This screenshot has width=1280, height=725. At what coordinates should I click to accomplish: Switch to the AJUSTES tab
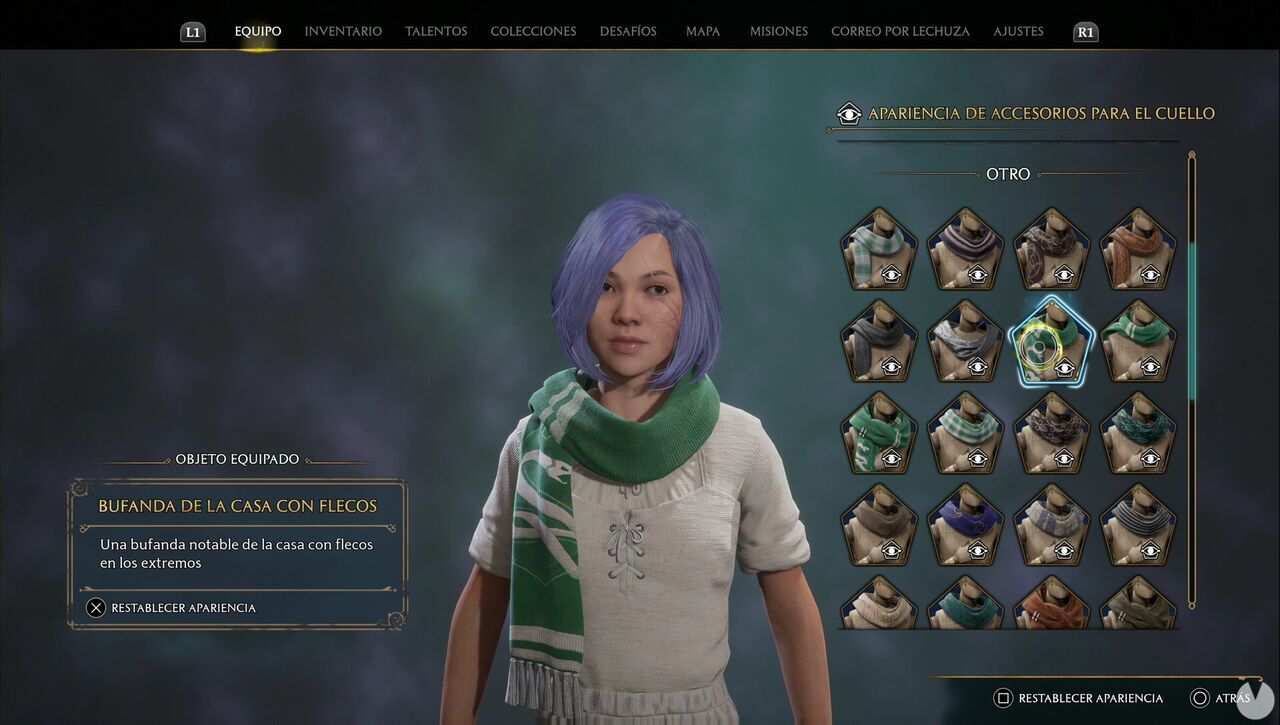pyautogui.click(x=1018, y=31)
